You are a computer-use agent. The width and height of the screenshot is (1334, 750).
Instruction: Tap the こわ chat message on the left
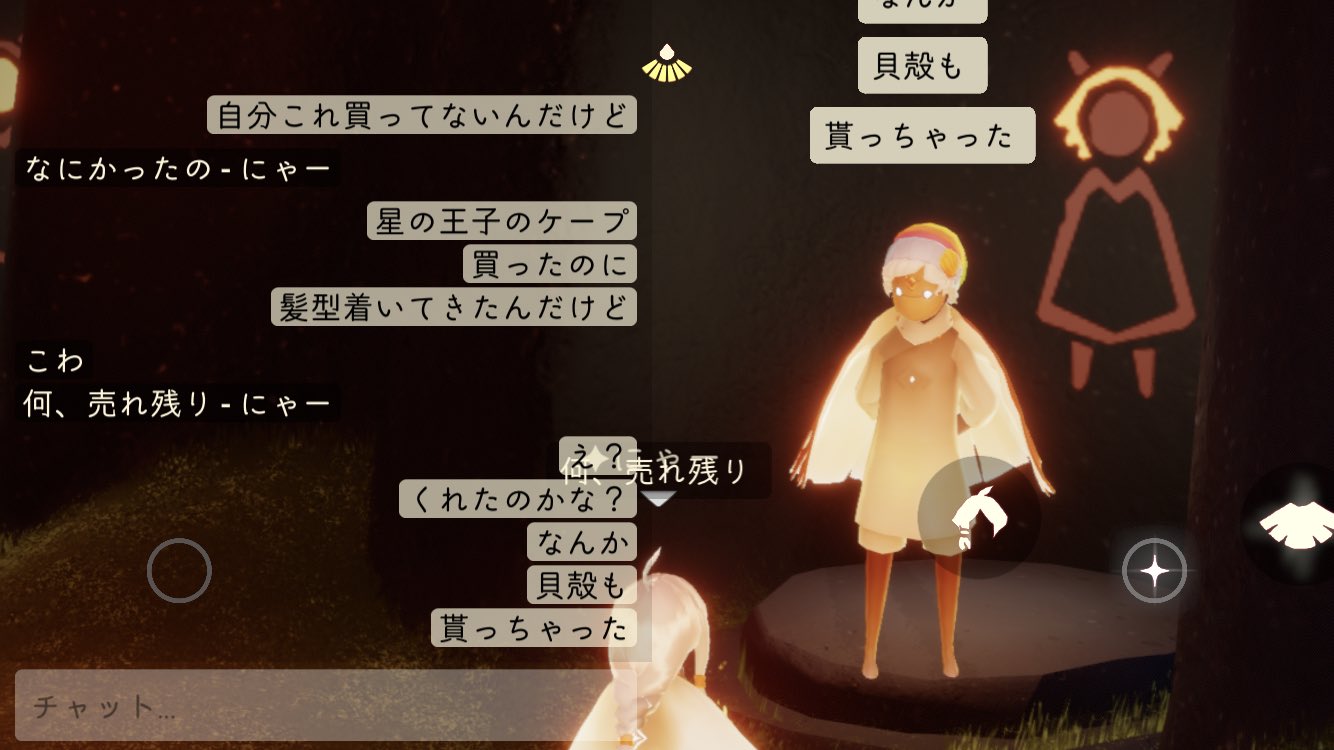[x=55, y=360]
